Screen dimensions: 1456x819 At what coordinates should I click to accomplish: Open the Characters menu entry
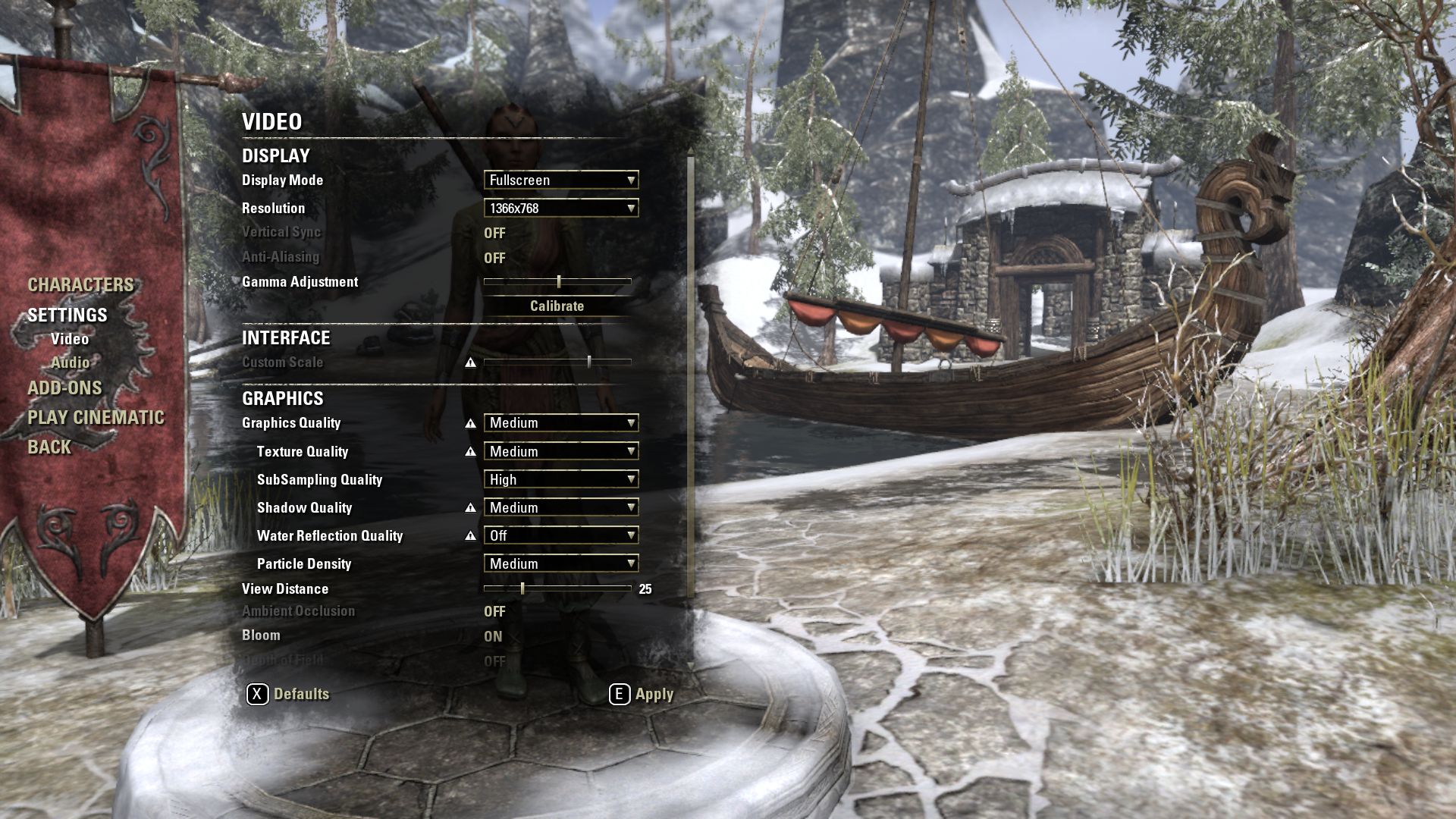click(x=80, y=285)
